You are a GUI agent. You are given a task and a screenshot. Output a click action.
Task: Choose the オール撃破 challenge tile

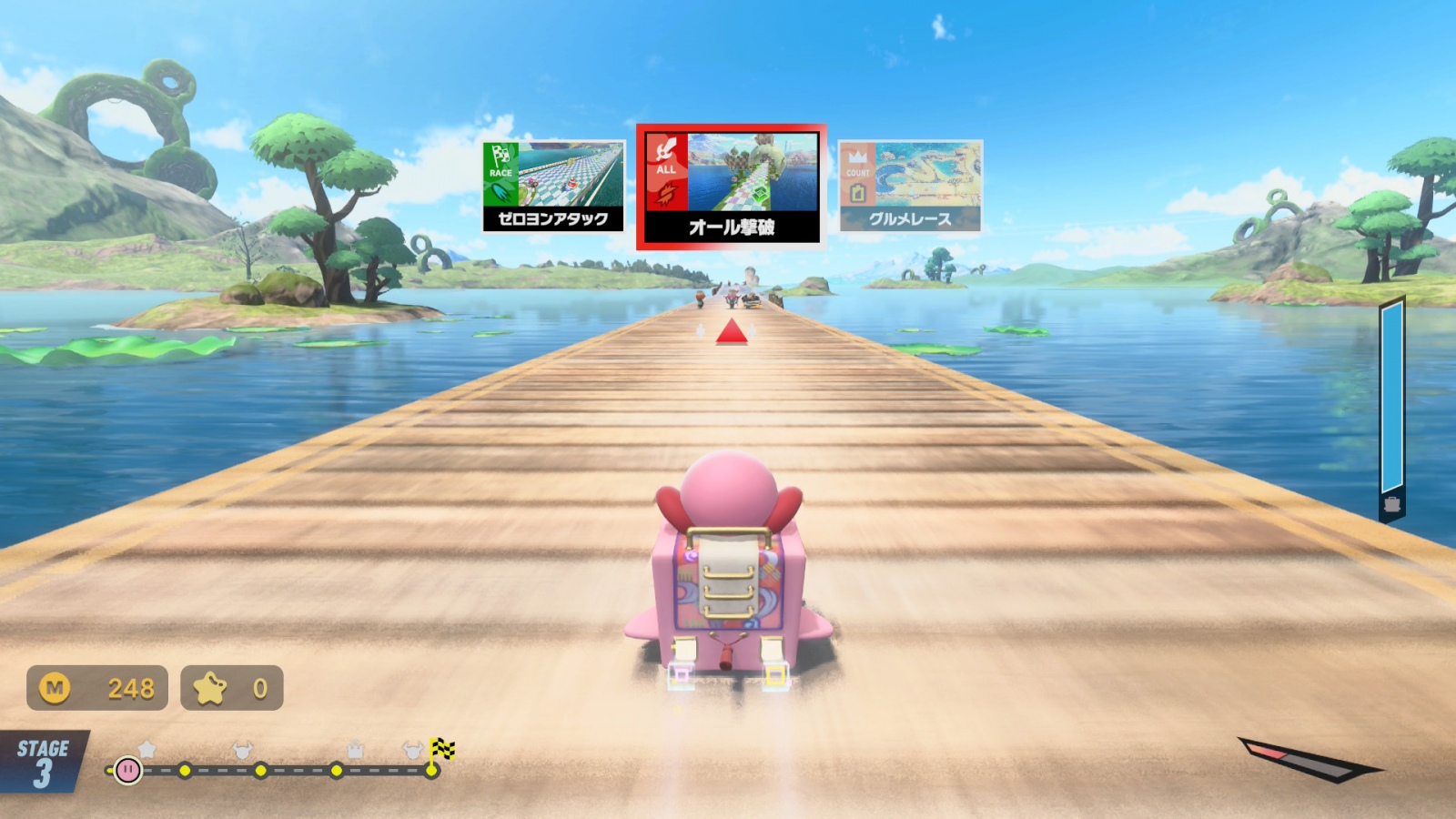(x=731, y=187)
